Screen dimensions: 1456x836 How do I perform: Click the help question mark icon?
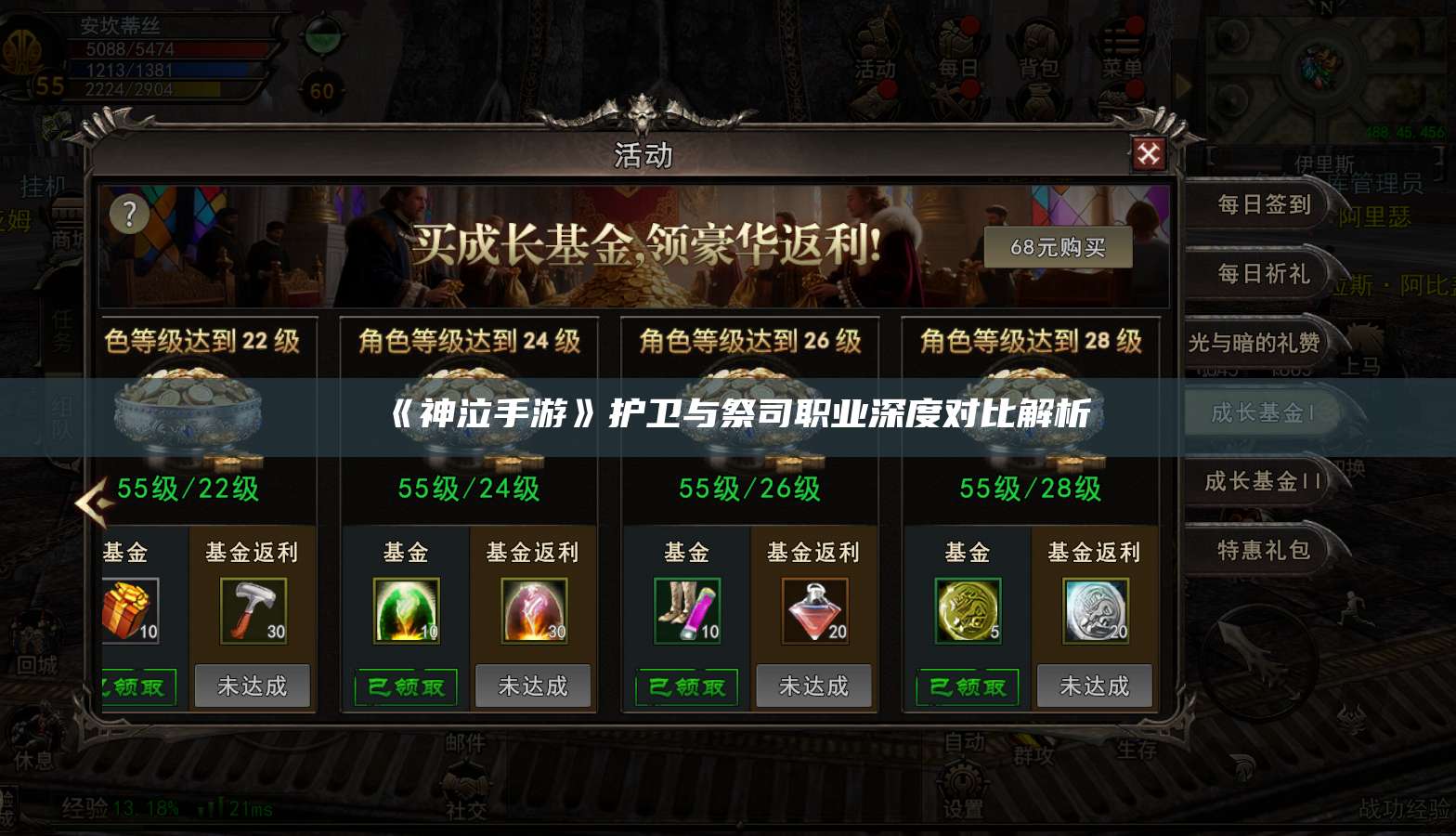click(x=129, y=213)
